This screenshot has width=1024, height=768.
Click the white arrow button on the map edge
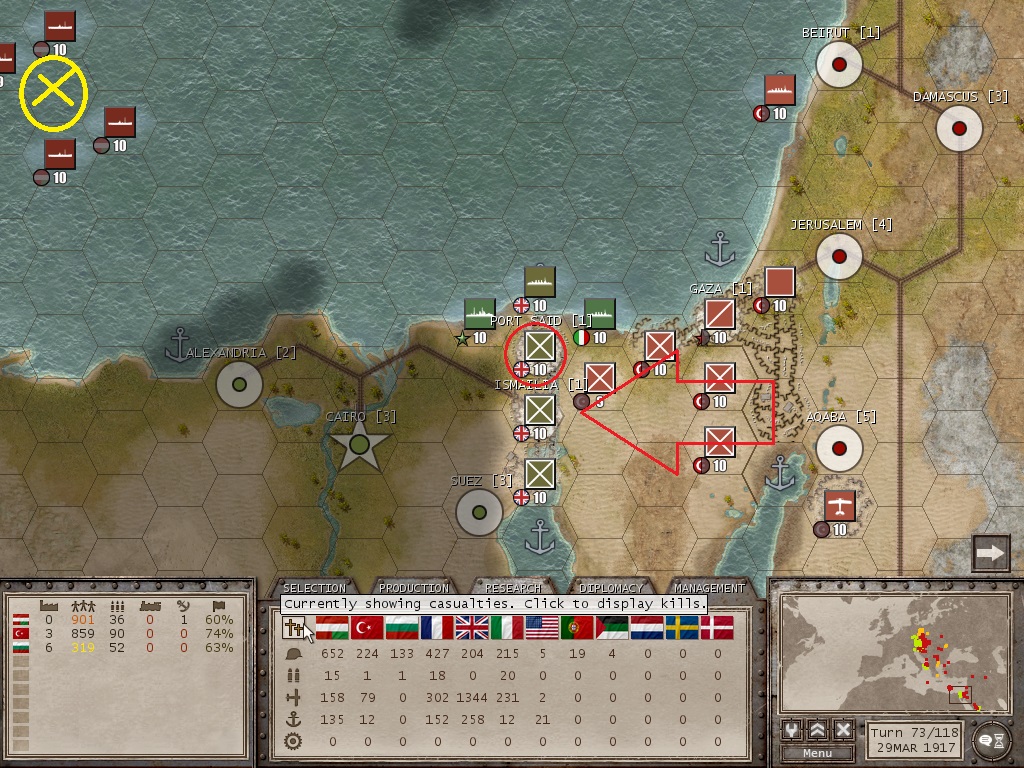pyautogui.click(x=990, y=553)
